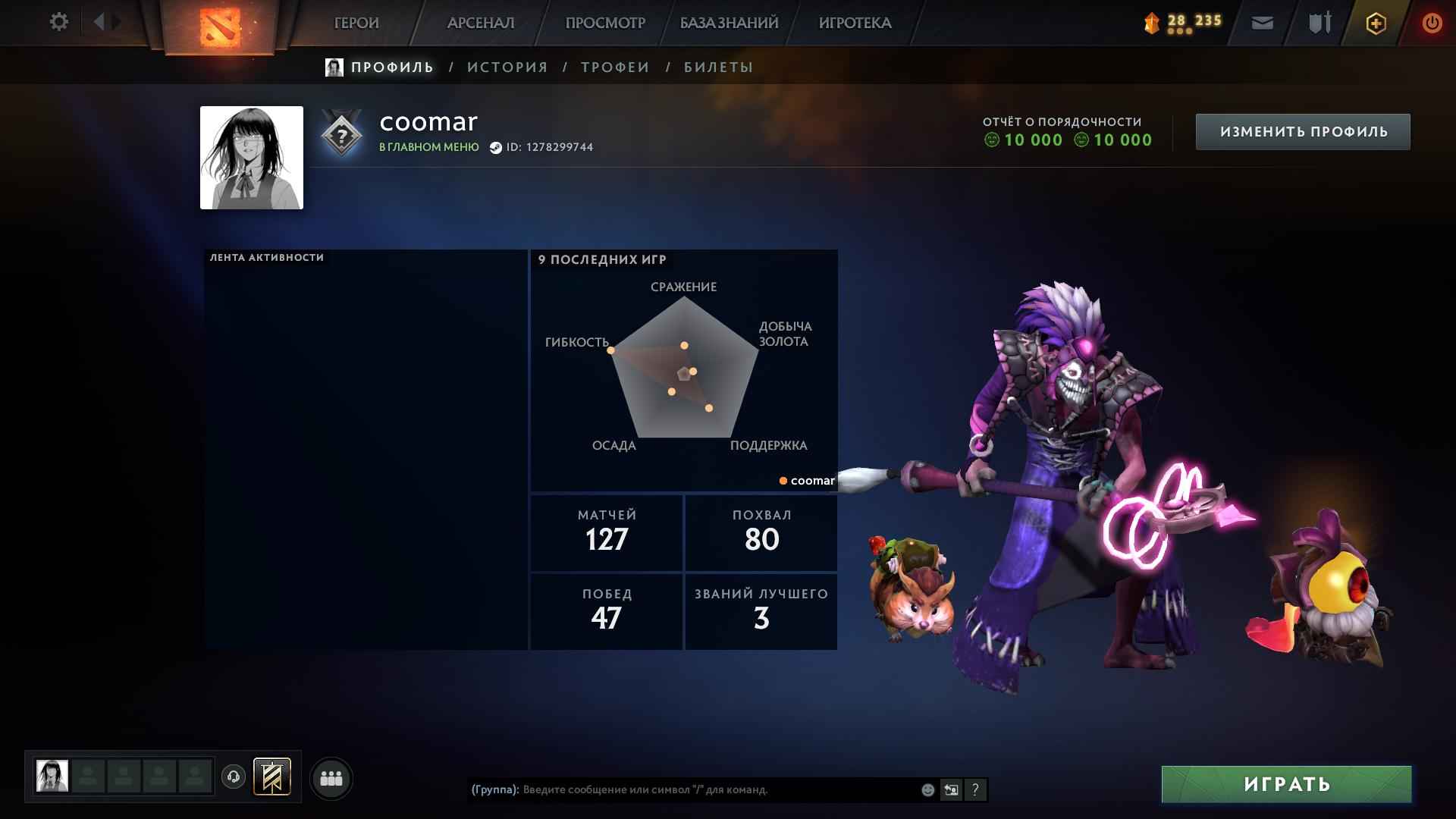Click the help question mark icon near chat

[x=974, y=790]
